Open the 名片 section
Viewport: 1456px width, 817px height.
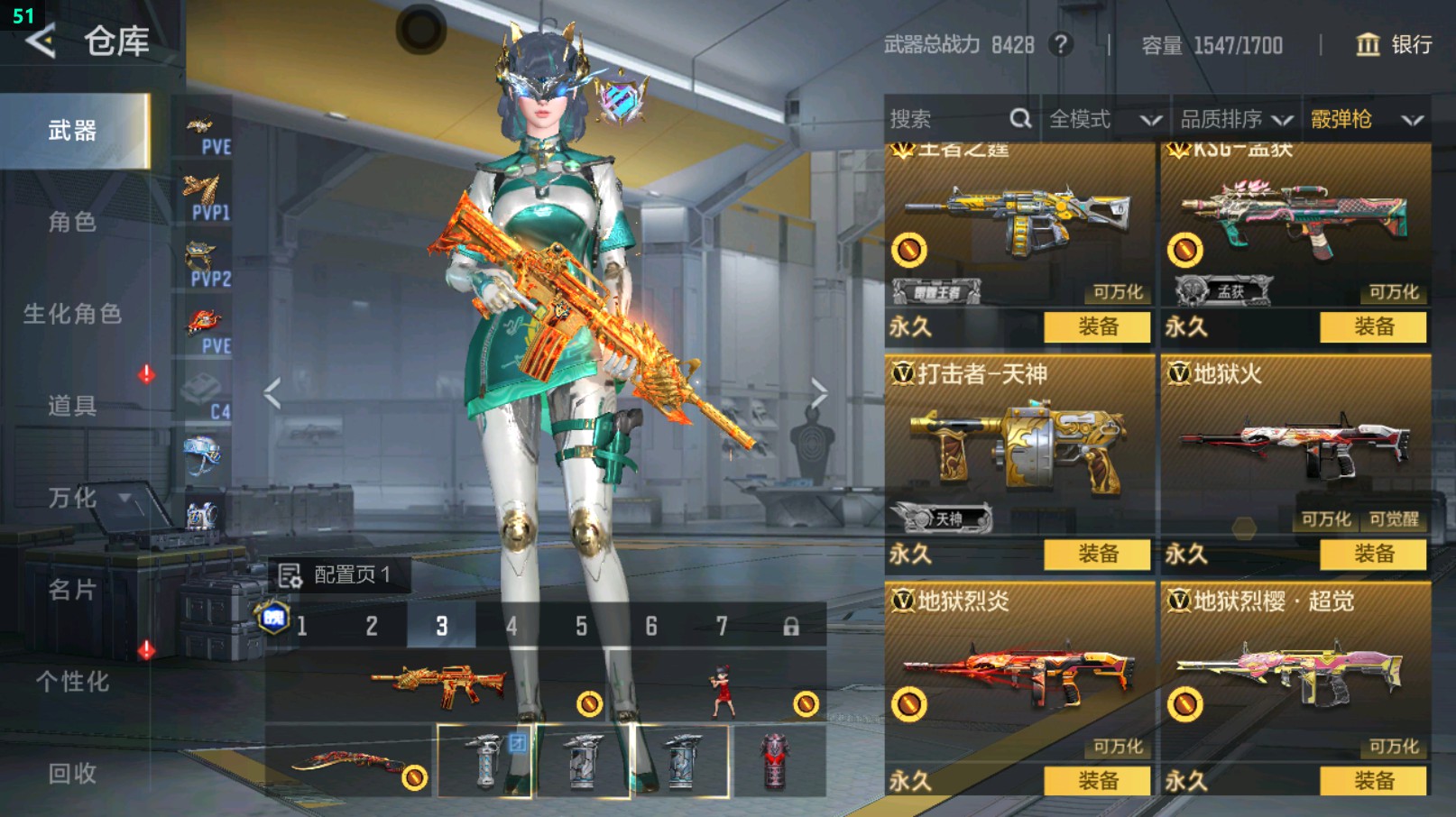click(x=72, y=590)
